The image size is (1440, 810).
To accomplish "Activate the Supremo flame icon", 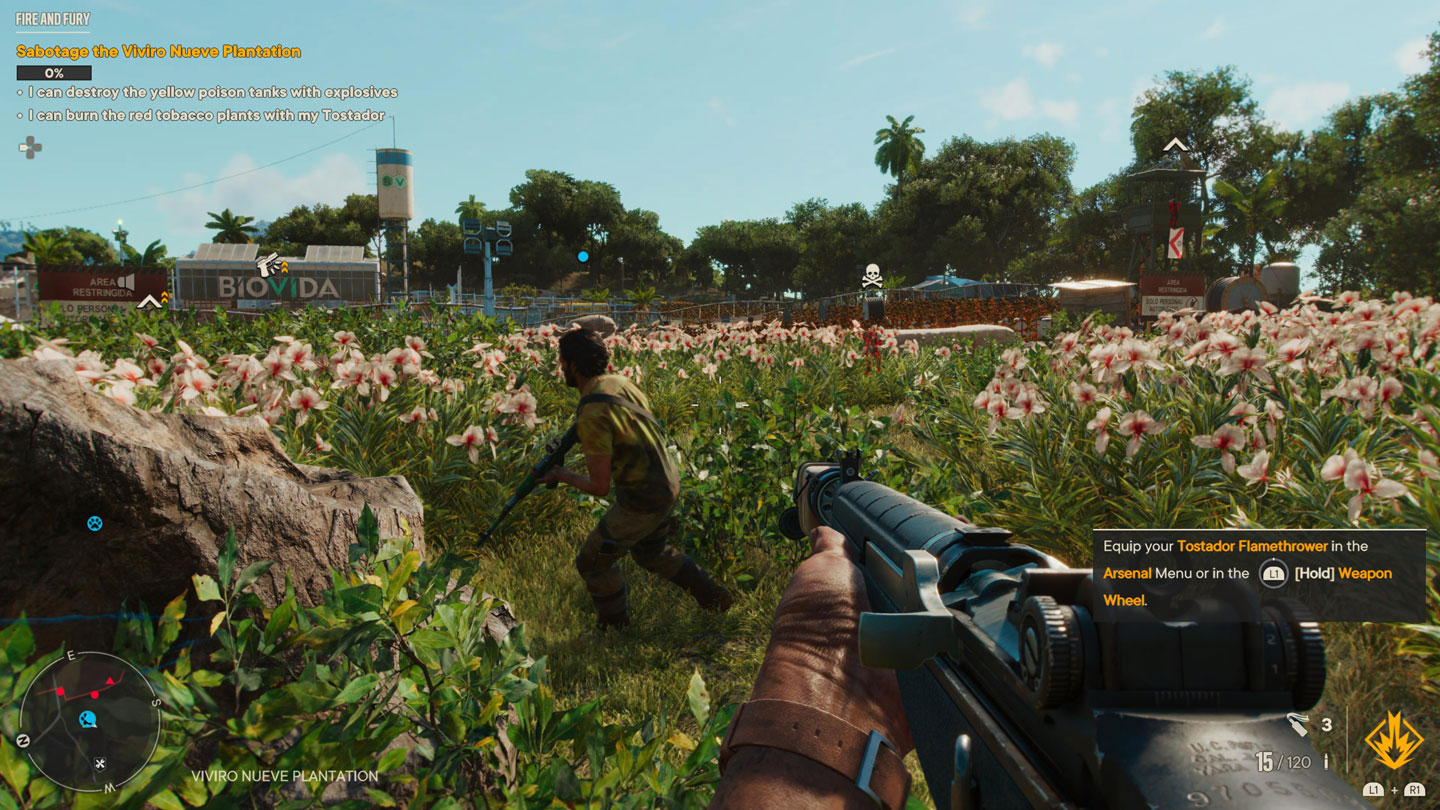I will coord(1394,741).
